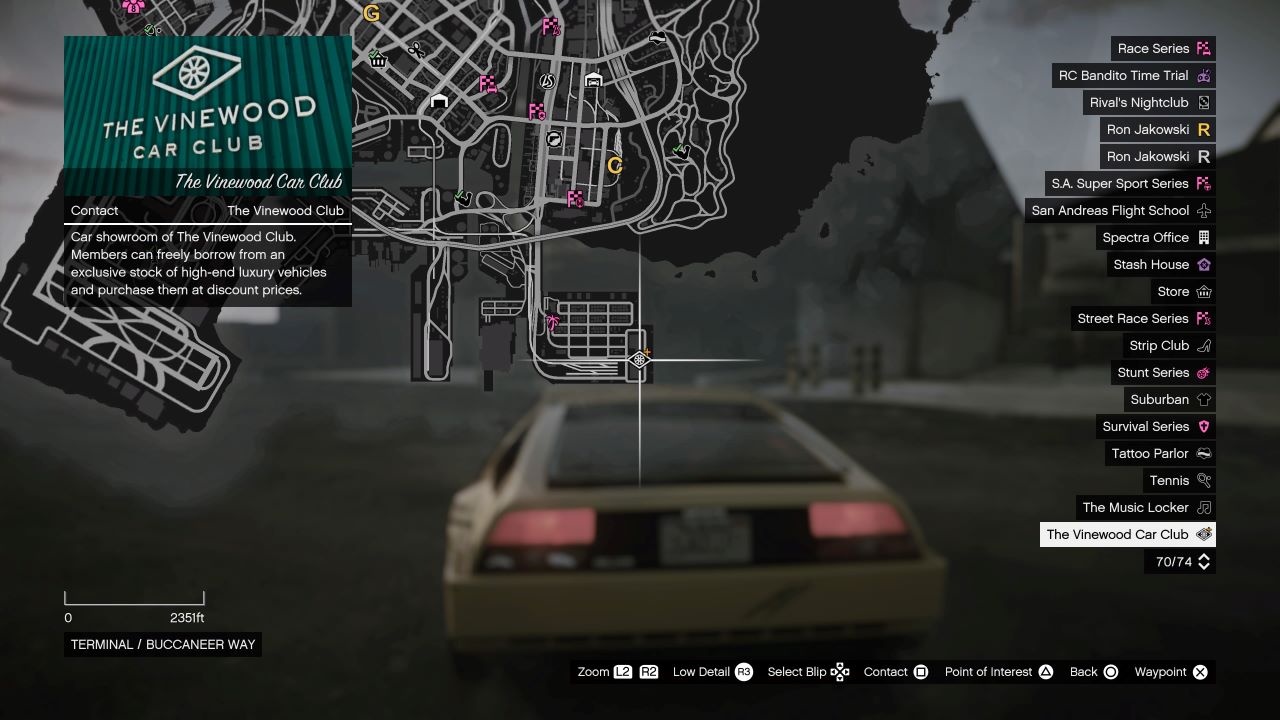
Task: Click the Select Blip d-pad icon
Action: [x=841, y=671]
